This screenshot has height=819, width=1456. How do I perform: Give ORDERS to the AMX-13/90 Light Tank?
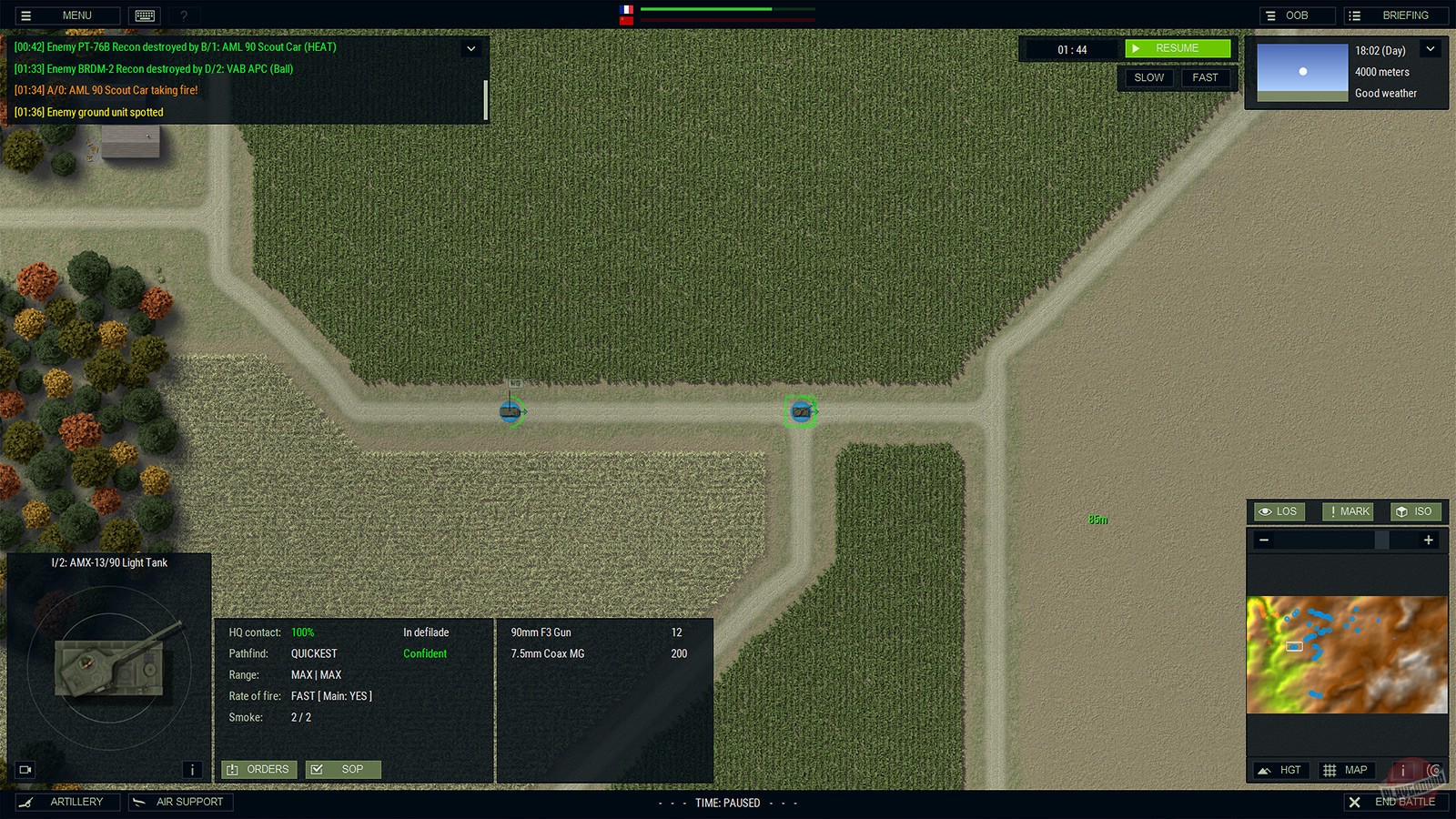(258, 769)
